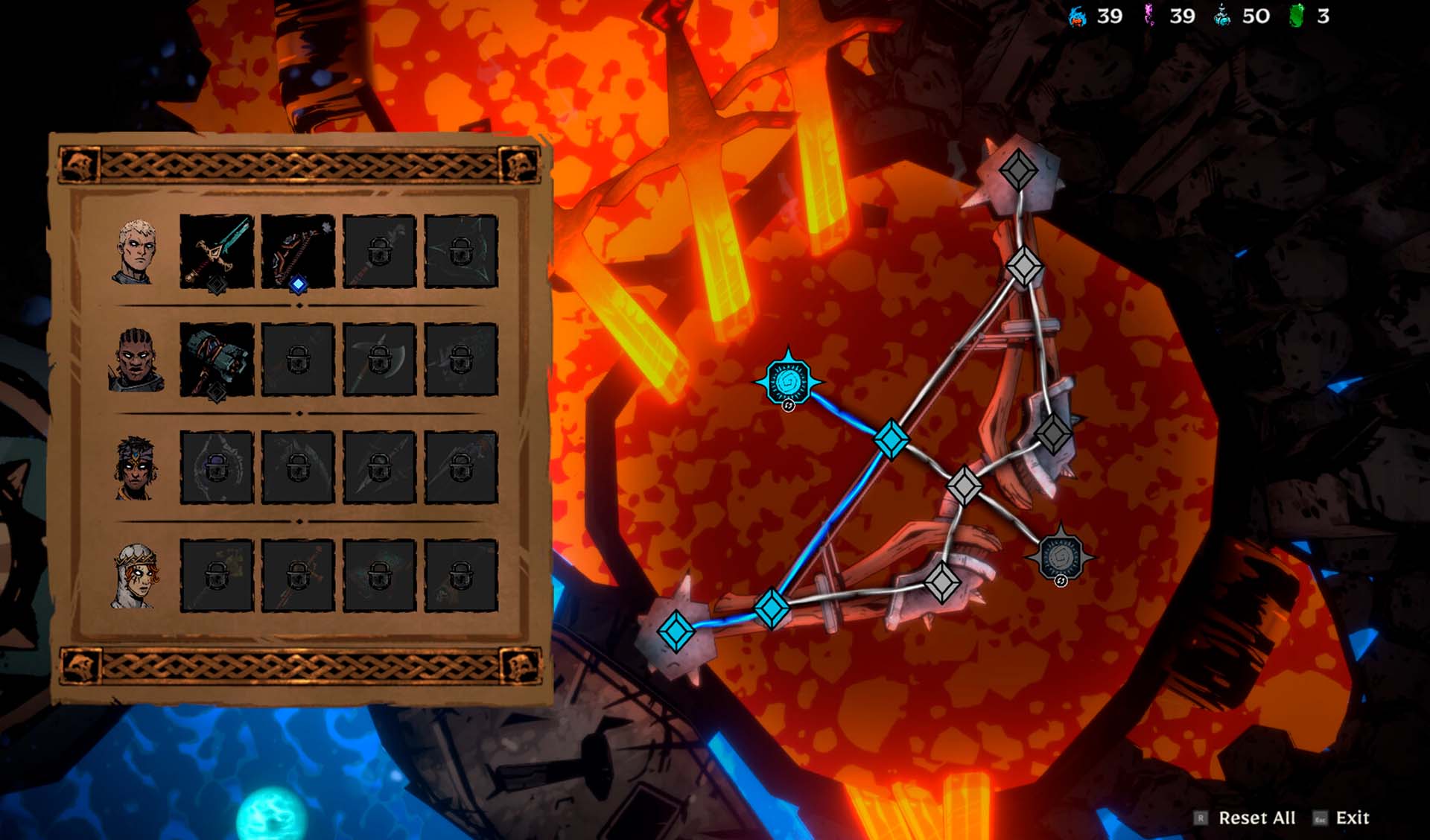1430x840 pixels.
Task: Select the braided hero's gauntlet weapon
Action: click(217, 359)
